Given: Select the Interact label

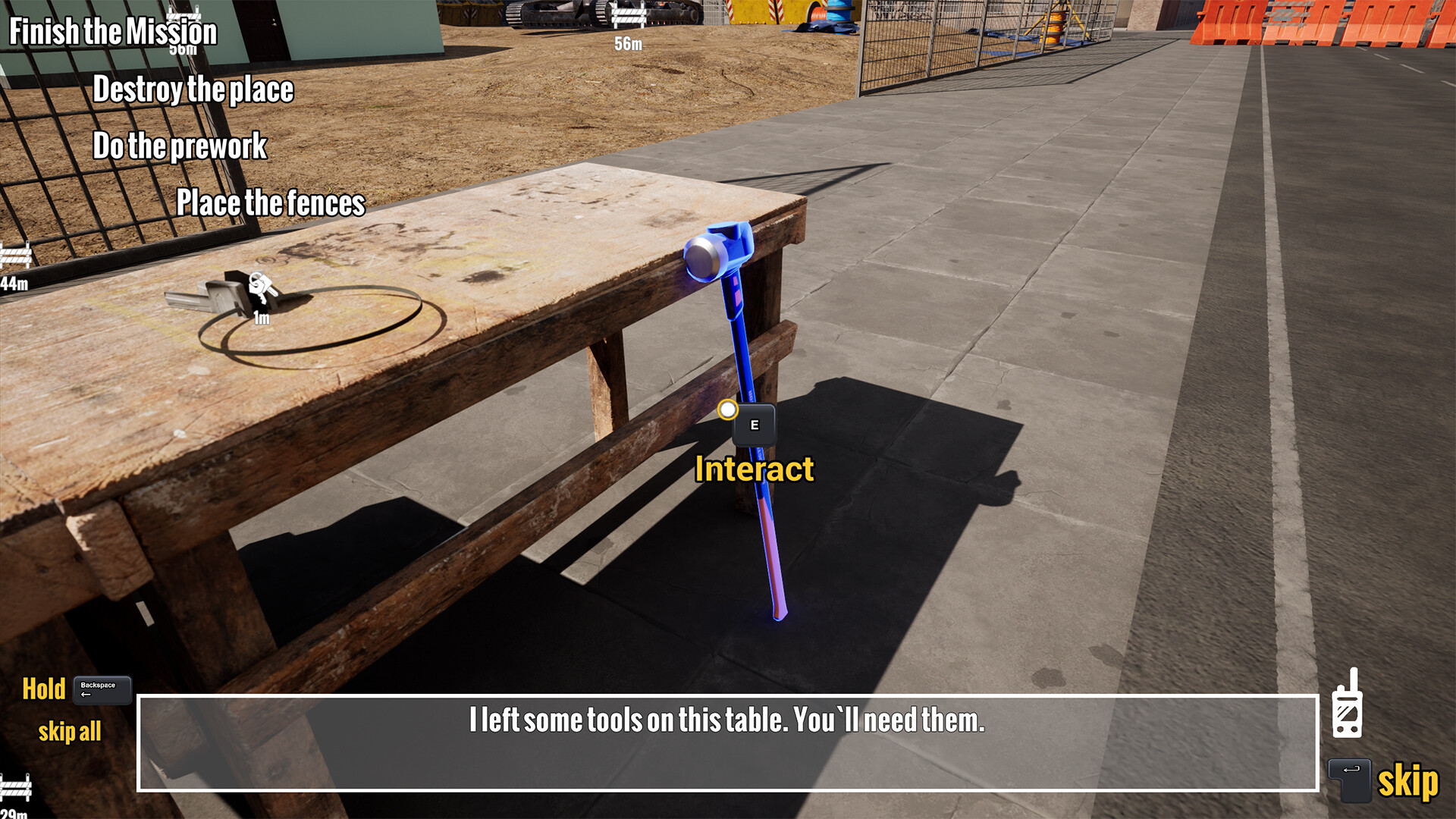Looking at the screenshot, I should (x=755, y=469).
